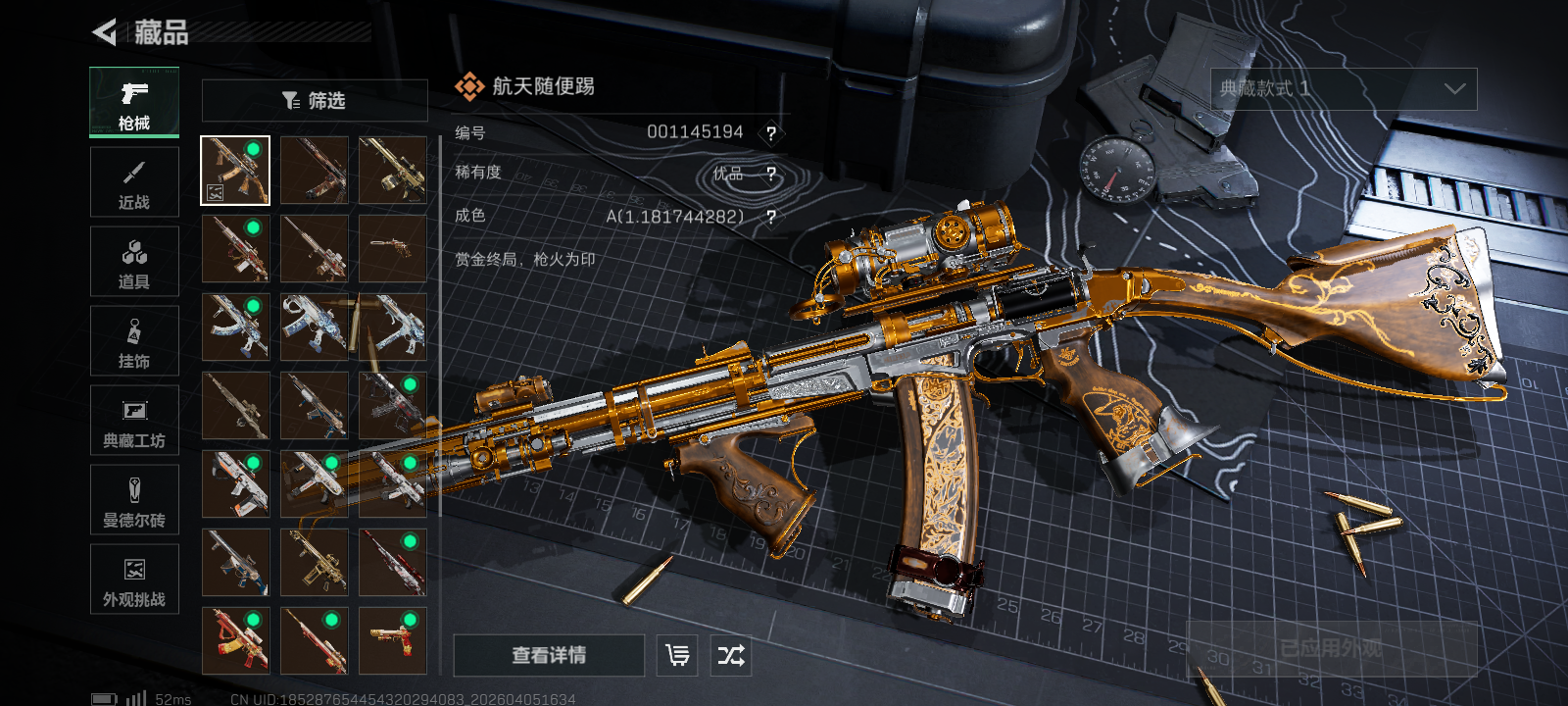Viewport: 1568px width, 706px height.
Task: View details with 查看详情 button
Action: pos(549,655)
